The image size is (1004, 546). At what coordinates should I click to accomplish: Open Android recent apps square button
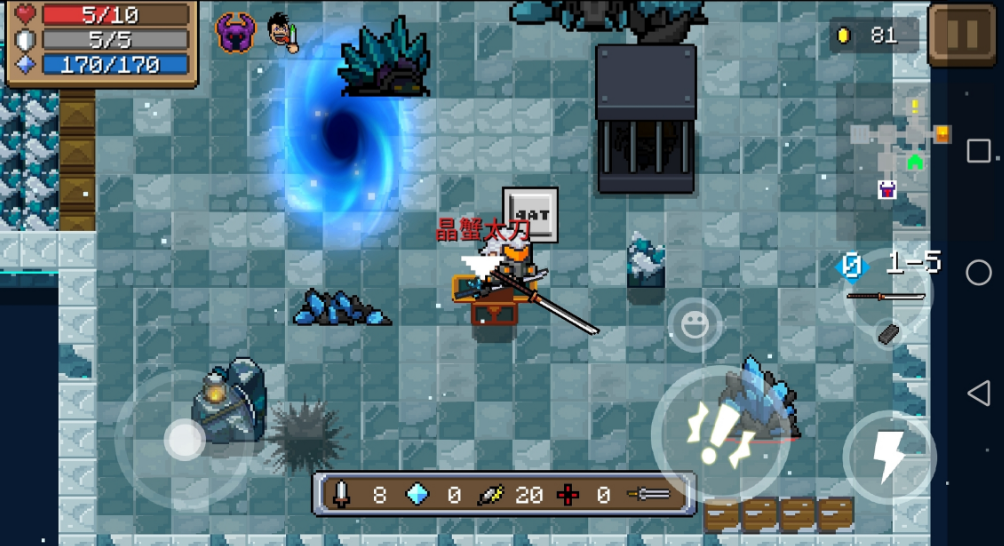(x=978, y=152)
